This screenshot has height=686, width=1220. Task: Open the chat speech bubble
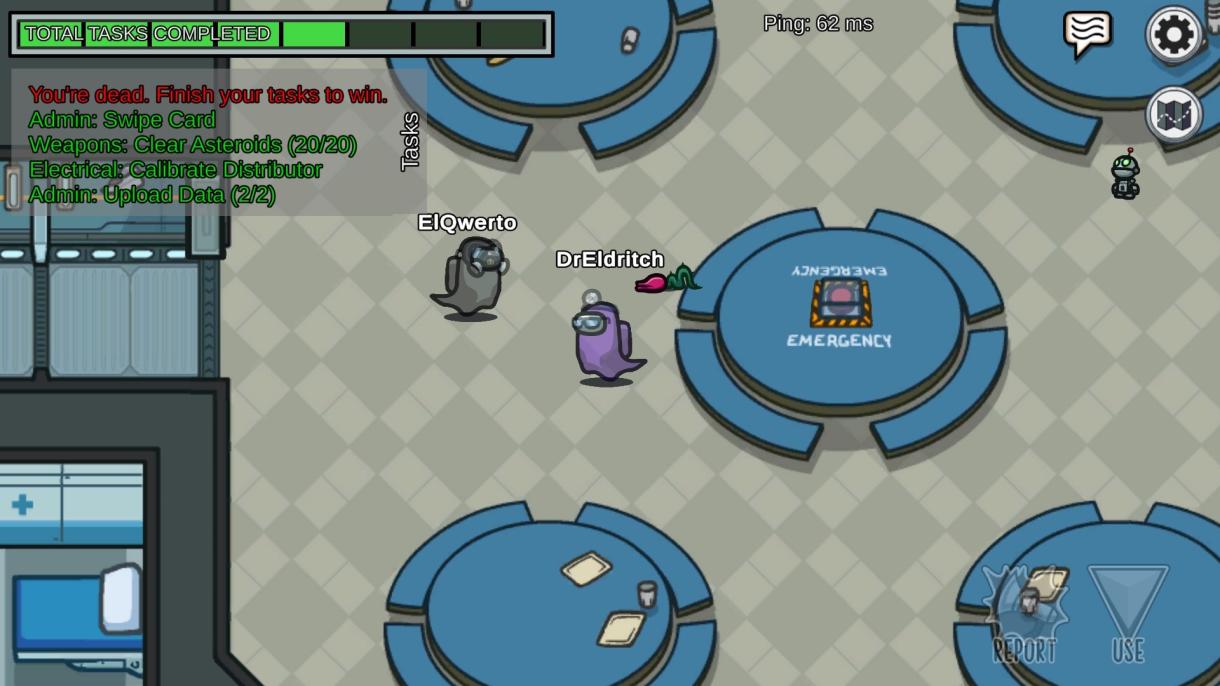(x=1087, y=33)
